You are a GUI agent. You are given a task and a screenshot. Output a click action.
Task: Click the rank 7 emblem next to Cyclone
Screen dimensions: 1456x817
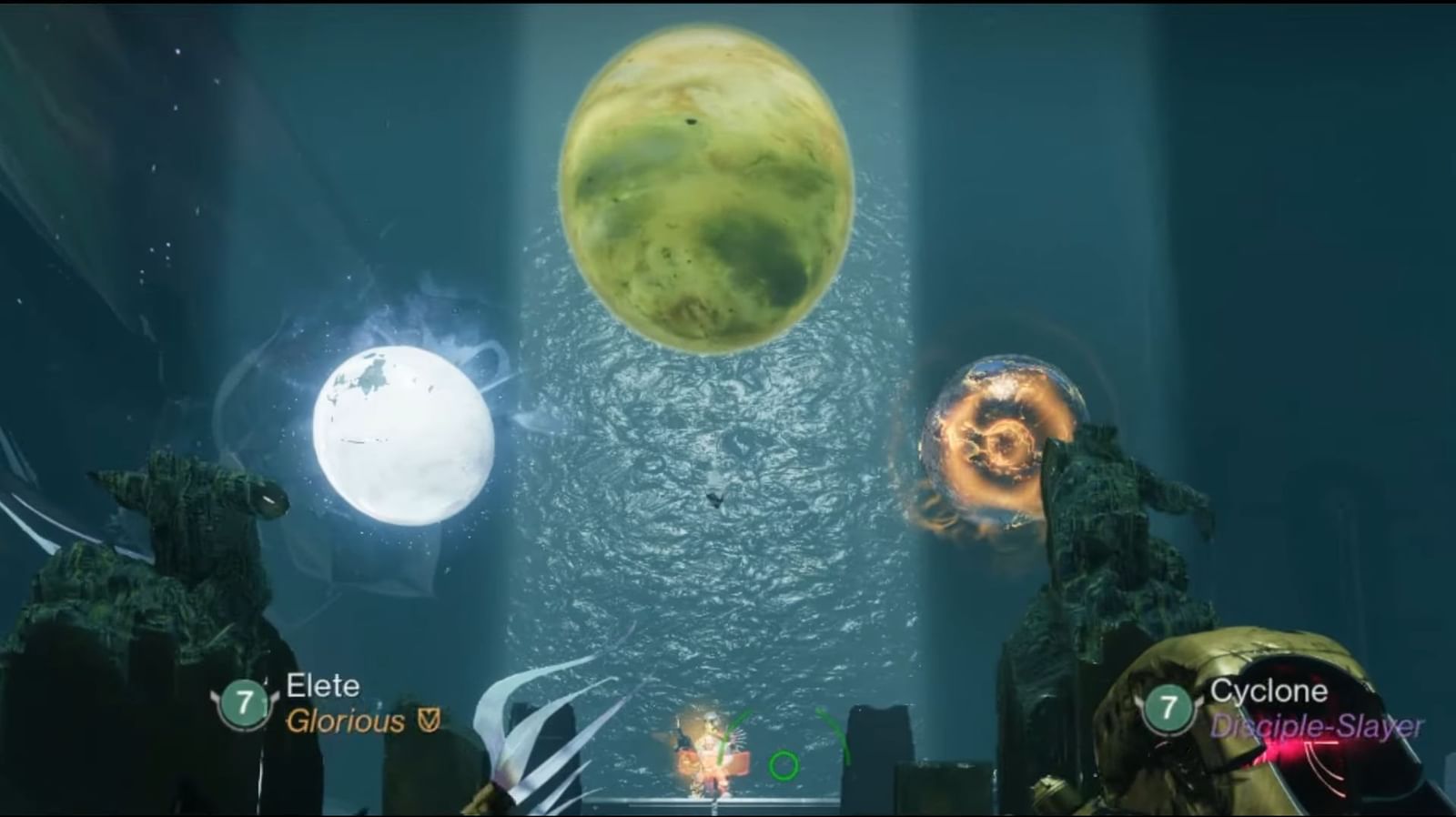[x=1167, y=709]
